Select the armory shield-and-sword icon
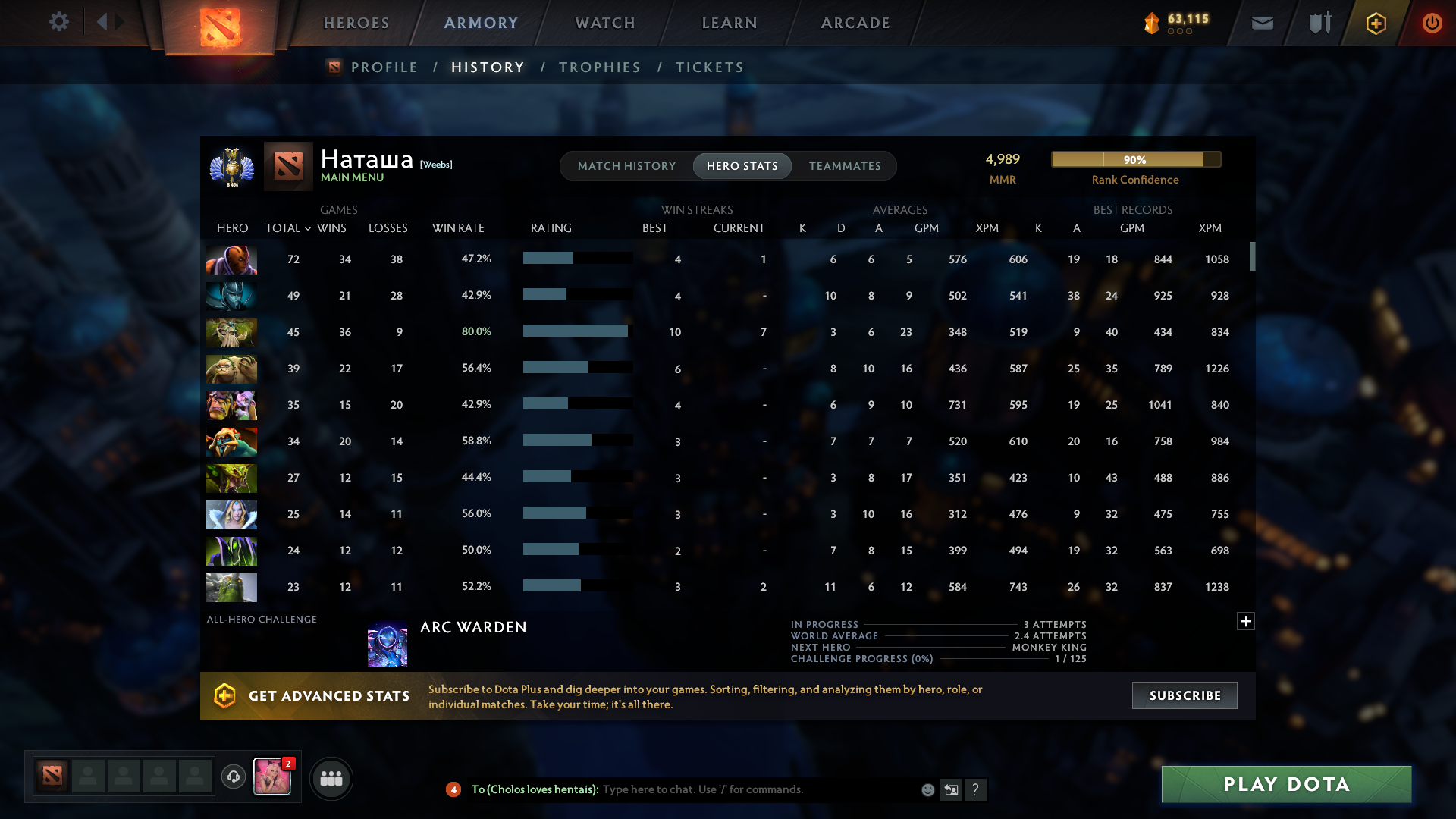1456x819 pixels. coord(1318,23)
